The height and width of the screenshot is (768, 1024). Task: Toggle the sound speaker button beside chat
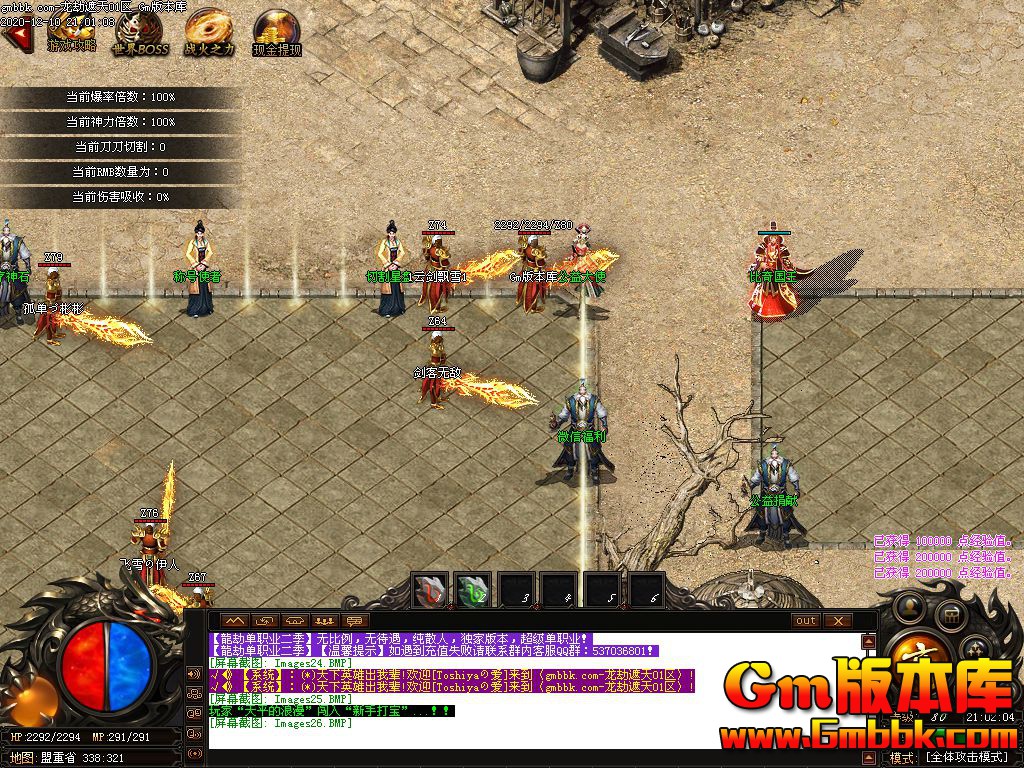[x=193, y=673]
